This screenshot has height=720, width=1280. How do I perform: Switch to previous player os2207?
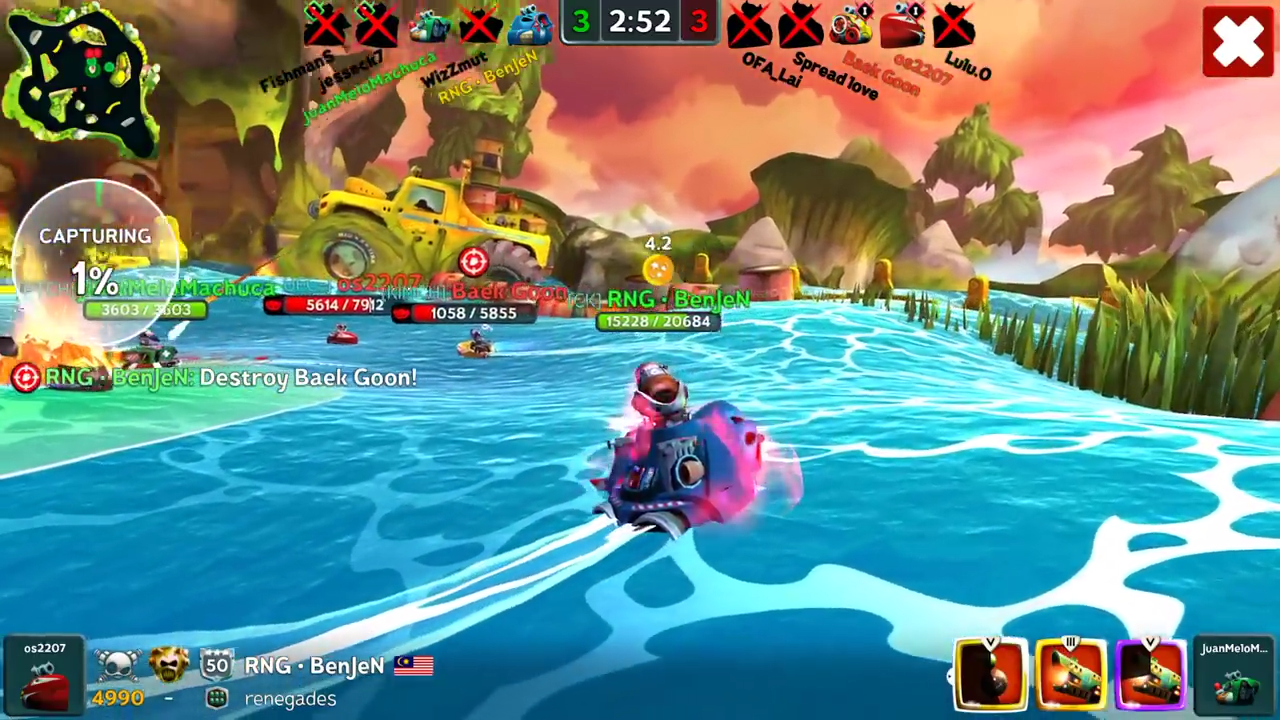(44, 676)
